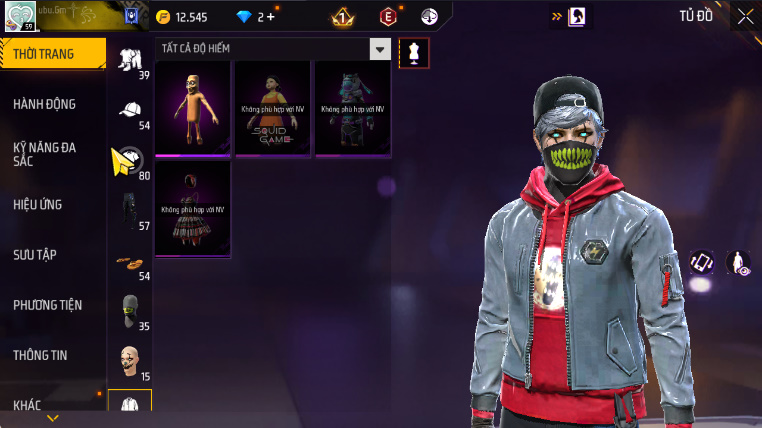The image size is (762, 428).
Task: Open the cap headwear subcategory
Action: 130,111
